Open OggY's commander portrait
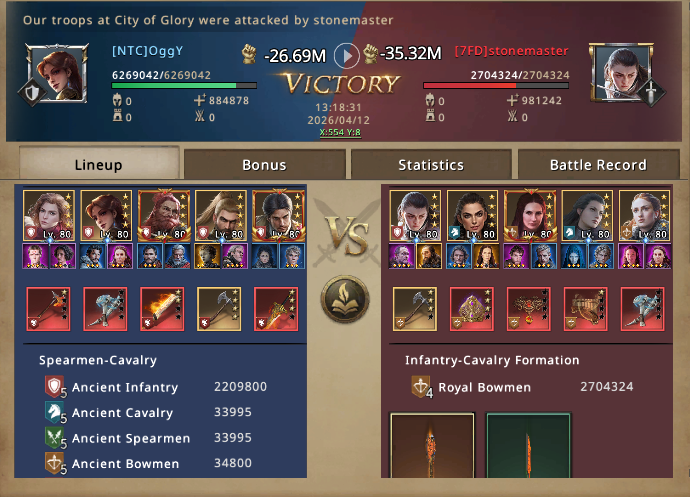 point(52,72)
